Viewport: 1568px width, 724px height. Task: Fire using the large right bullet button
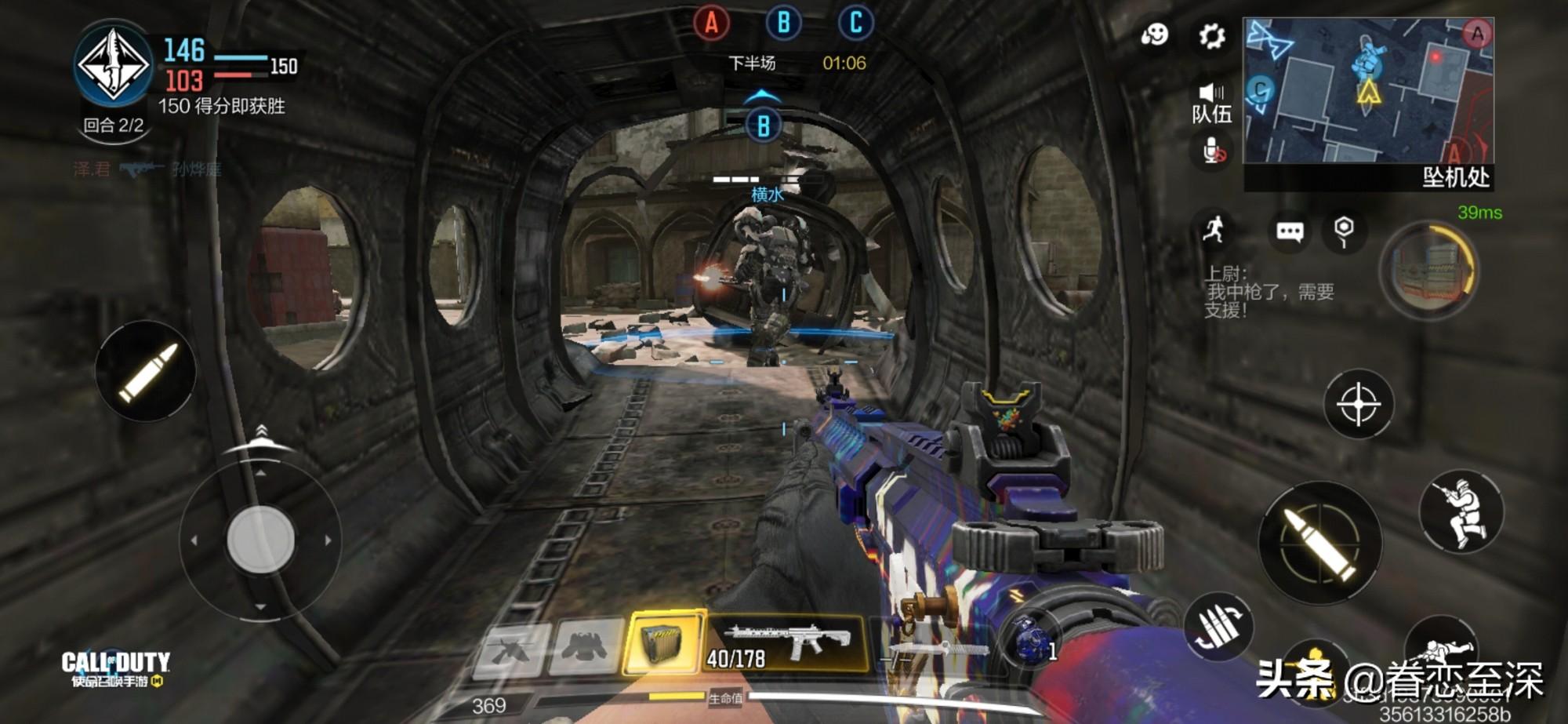pos(1320,543)
